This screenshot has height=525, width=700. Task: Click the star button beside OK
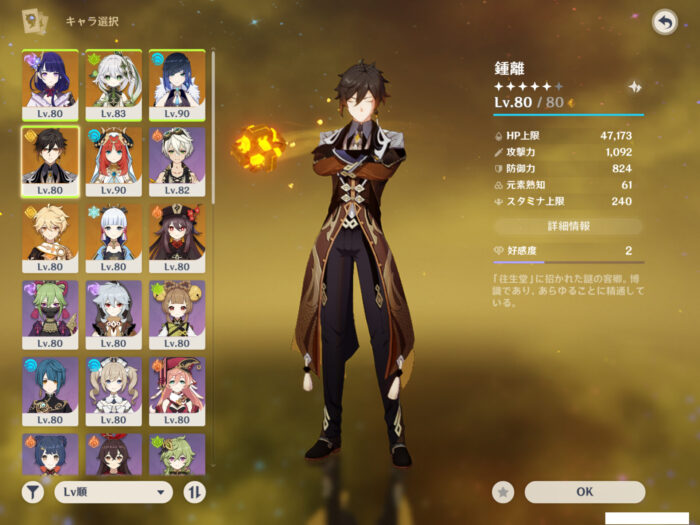504,491
